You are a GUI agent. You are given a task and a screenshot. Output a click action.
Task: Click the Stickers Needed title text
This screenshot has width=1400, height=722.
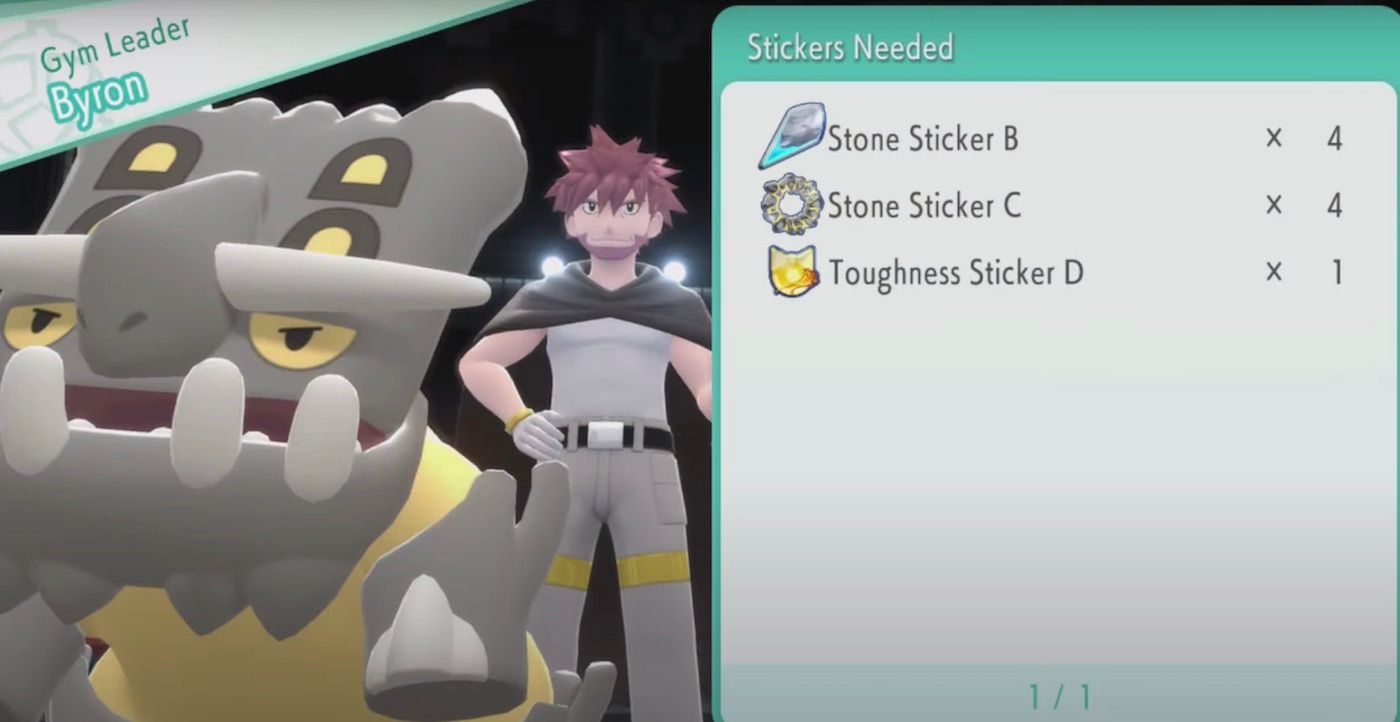click(x=850, y=46)
